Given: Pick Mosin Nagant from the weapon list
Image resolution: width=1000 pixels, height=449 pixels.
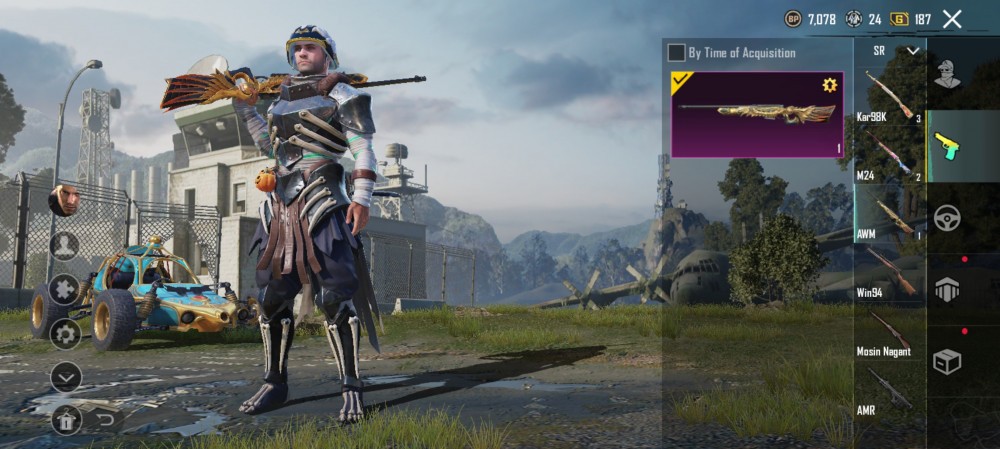Looking at the screenshot, I should pyautogui.click(x=889, y=331).
